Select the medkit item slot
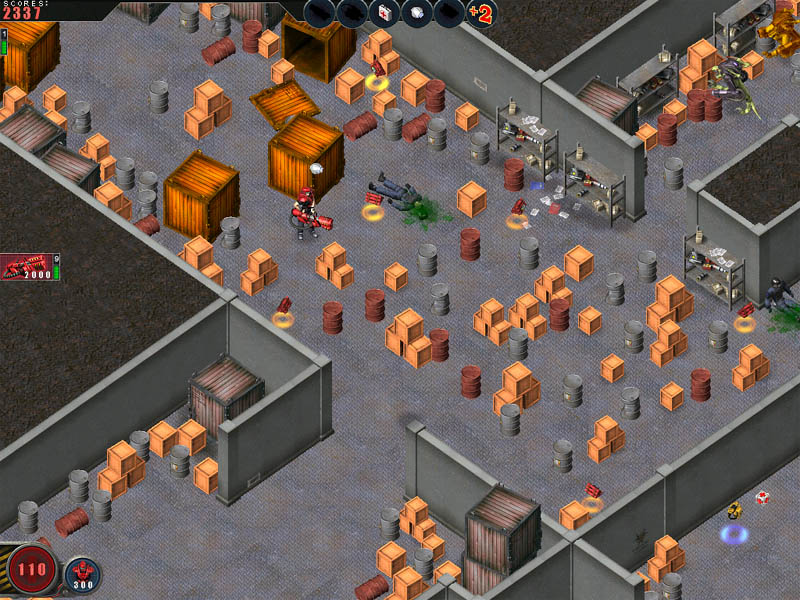This screenshot has height=600, width=800. 384,13
